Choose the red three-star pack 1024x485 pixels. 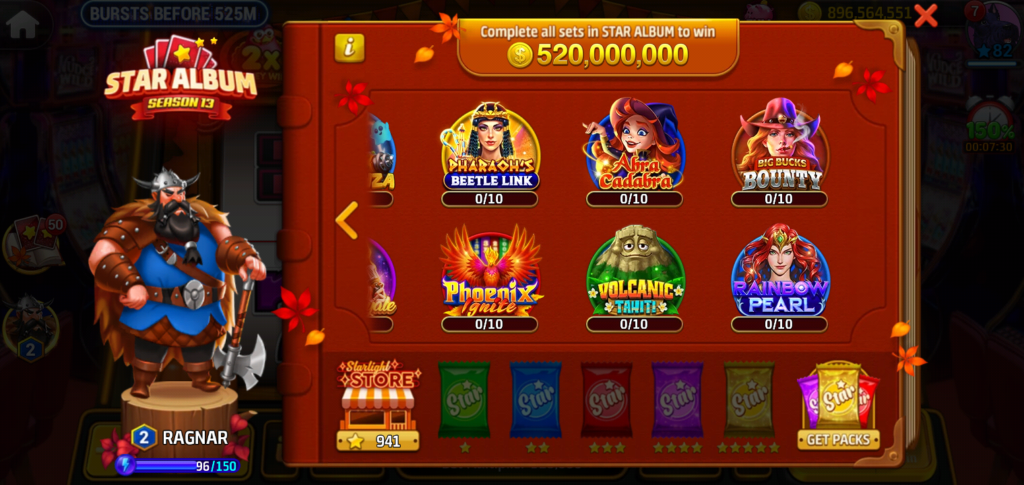click(606, 400)
